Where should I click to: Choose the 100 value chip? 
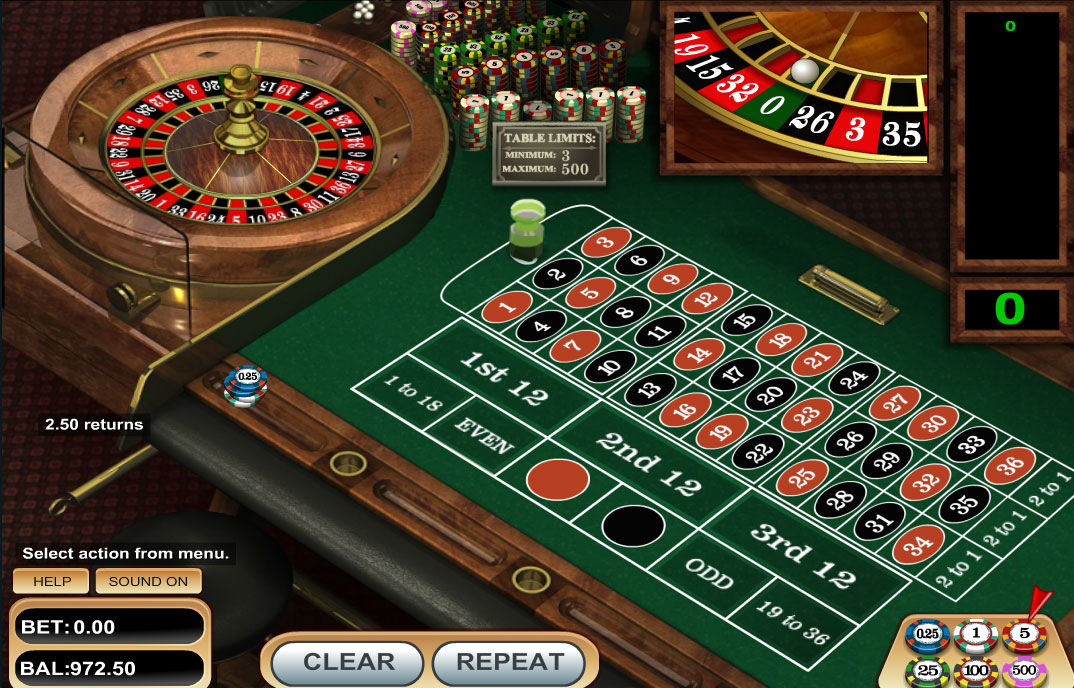tap(975, 672)
